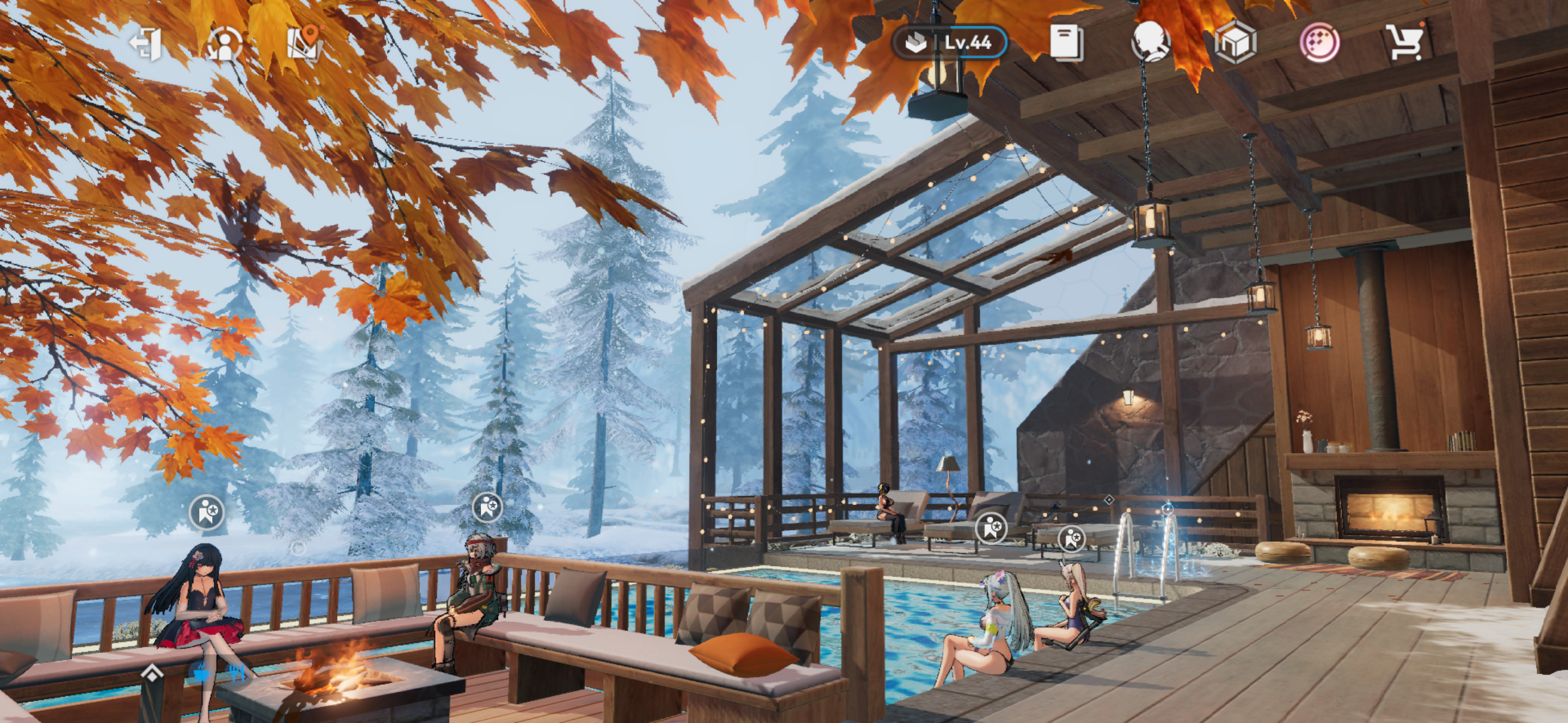Screen dimensions: 1568x723
Task: Open the Lv.44 dorm level badge
Action: 948,43
